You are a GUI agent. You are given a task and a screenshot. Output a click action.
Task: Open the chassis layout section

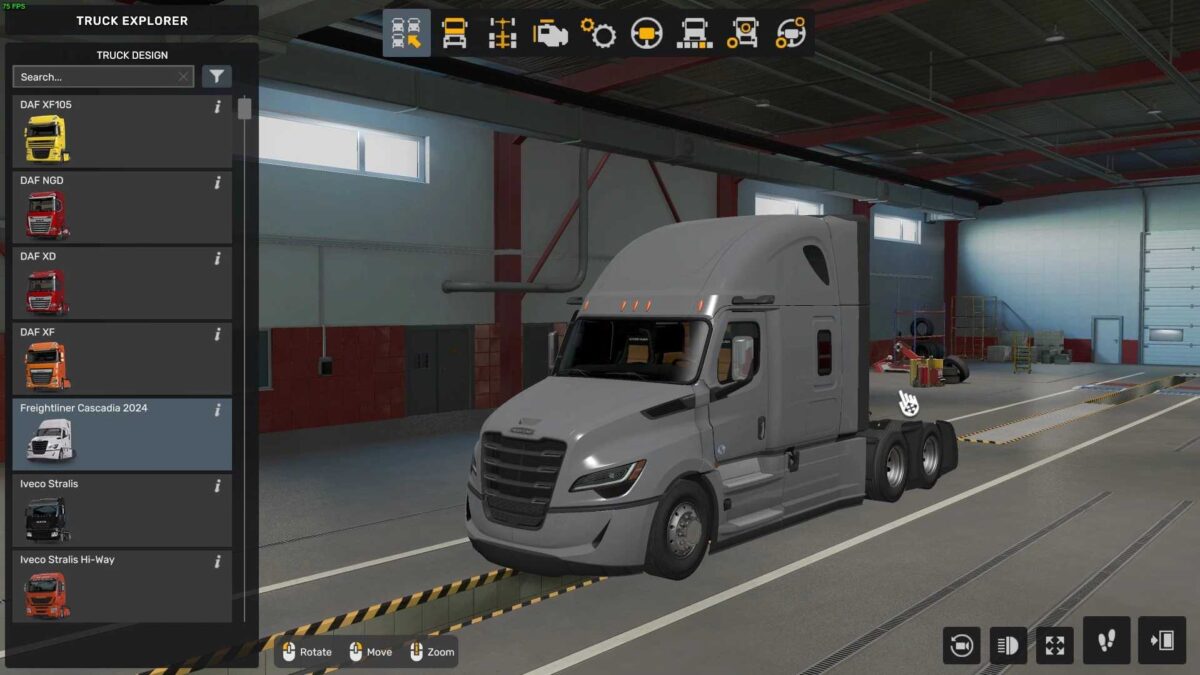pos(502,34)
